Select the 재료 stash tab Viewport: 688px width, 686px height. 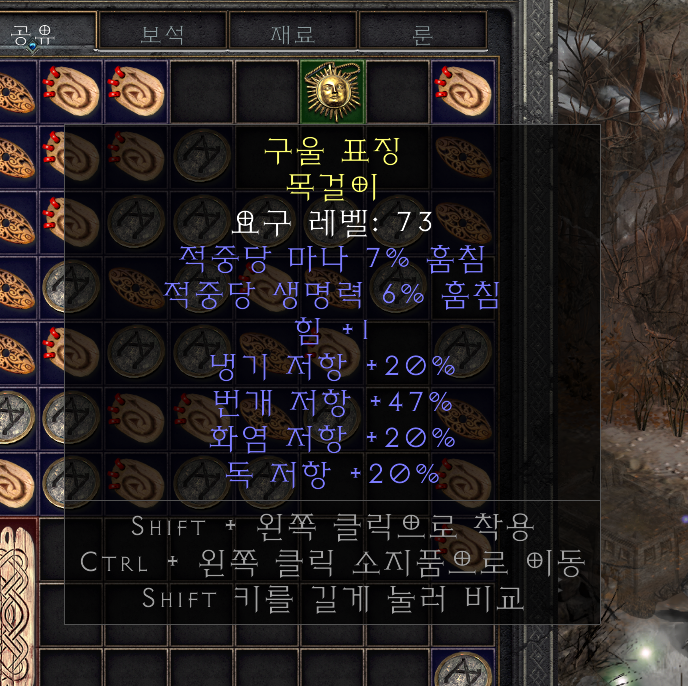click(292, 32)
